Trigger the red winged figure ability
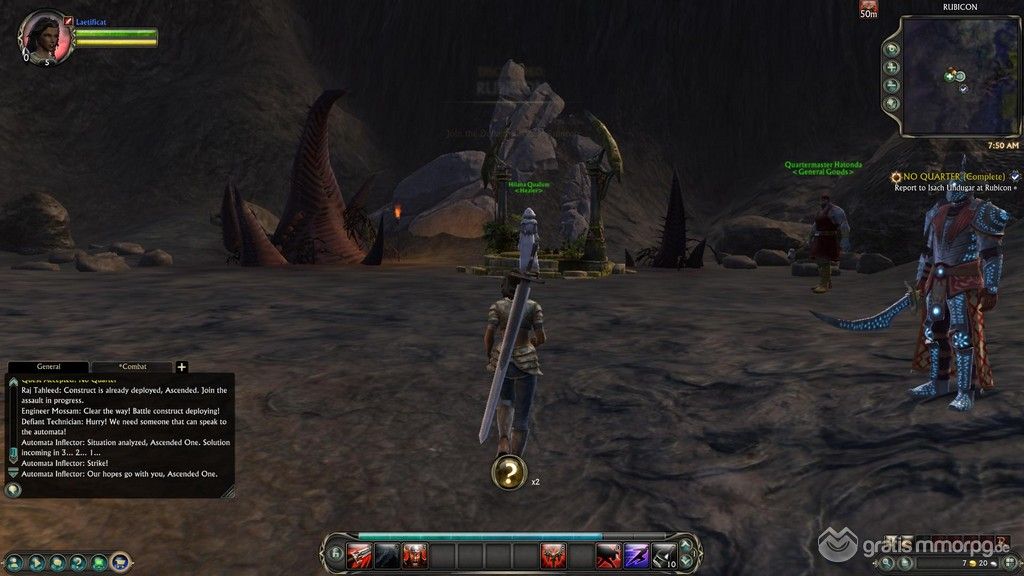The height and width of the screenshot is (576, 1024). [x=553, y=554]
